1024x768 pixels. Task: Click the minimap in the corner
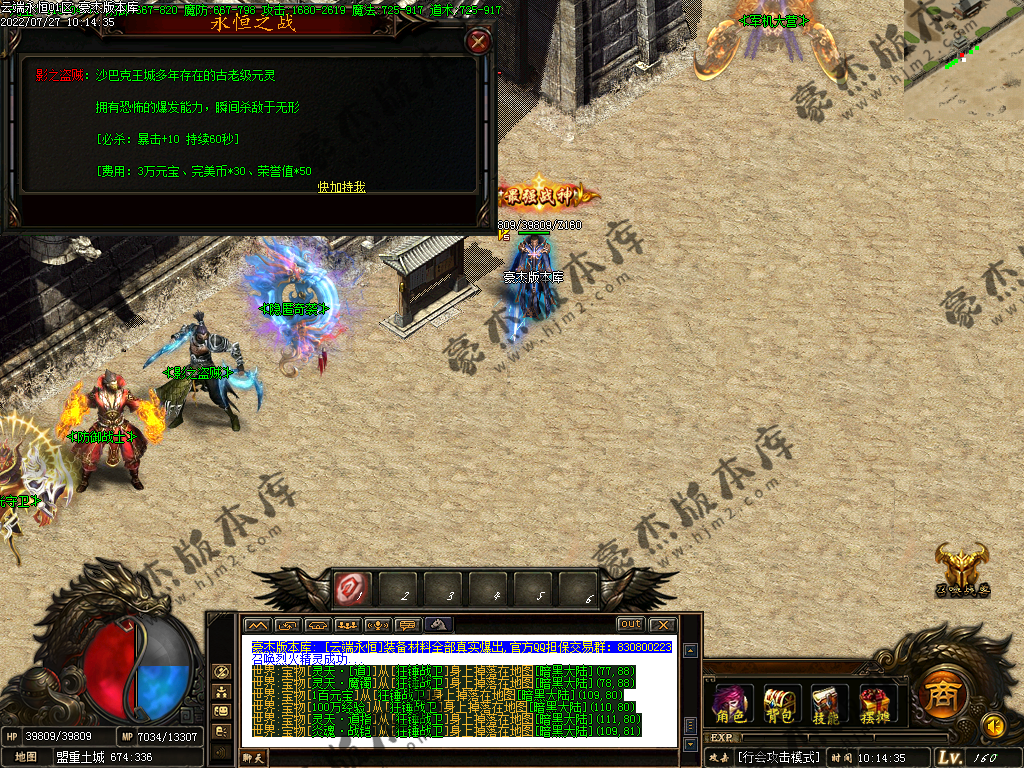click(963, 58)
